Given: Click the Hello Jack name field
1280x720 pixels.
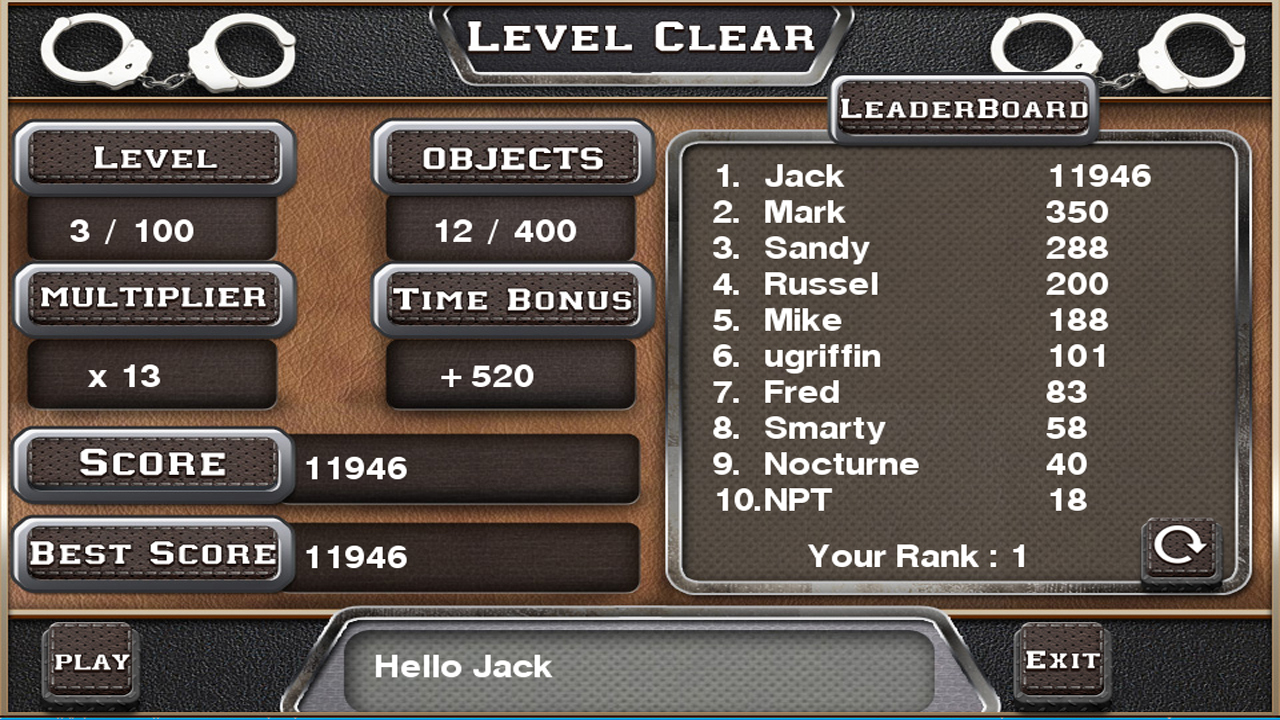Looking at the screenshot, I should tap(640, 667).
